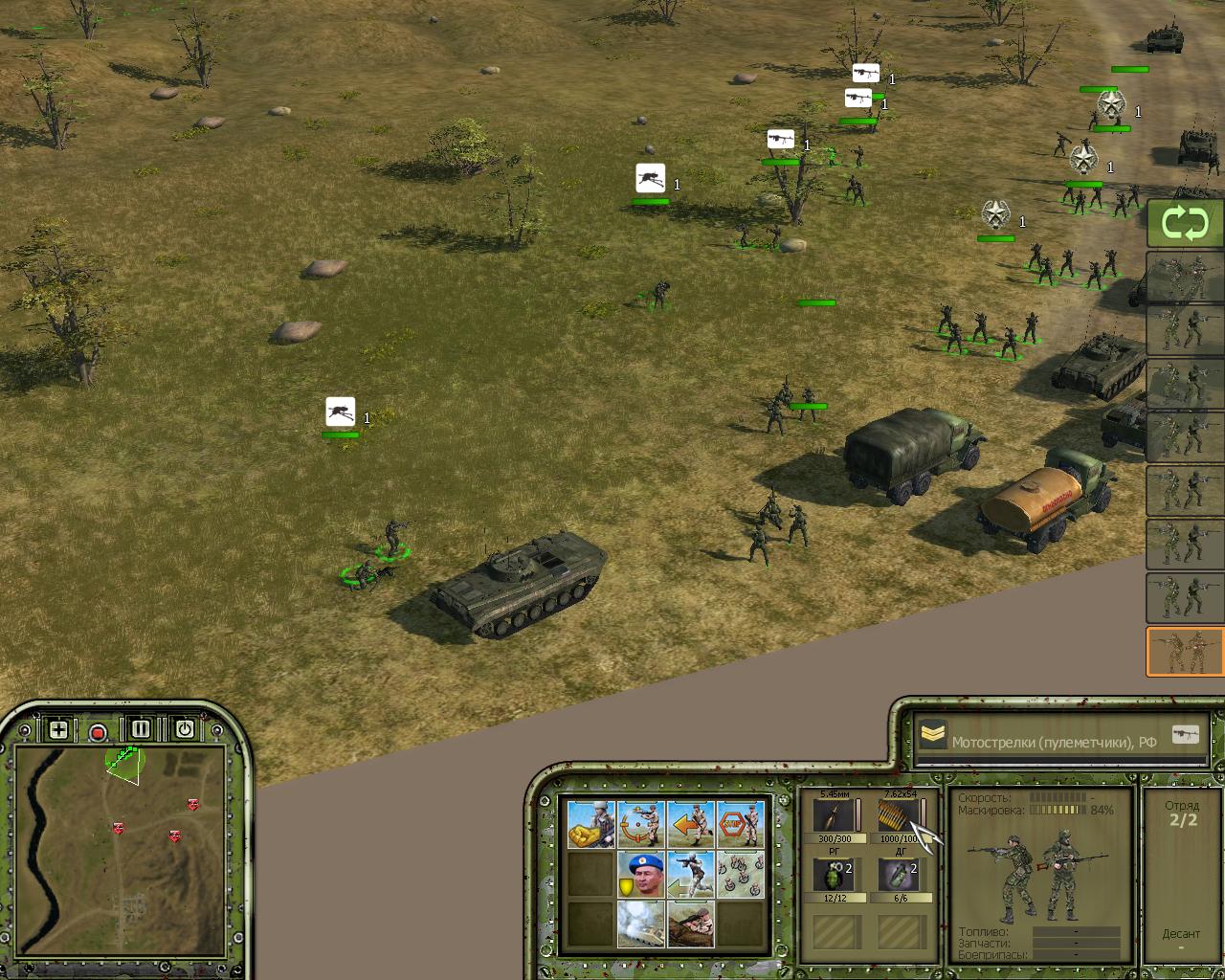Activate the retreat order with orange arrow
The height and width of the screenshot is (980, 1225).
click(690, 824)
